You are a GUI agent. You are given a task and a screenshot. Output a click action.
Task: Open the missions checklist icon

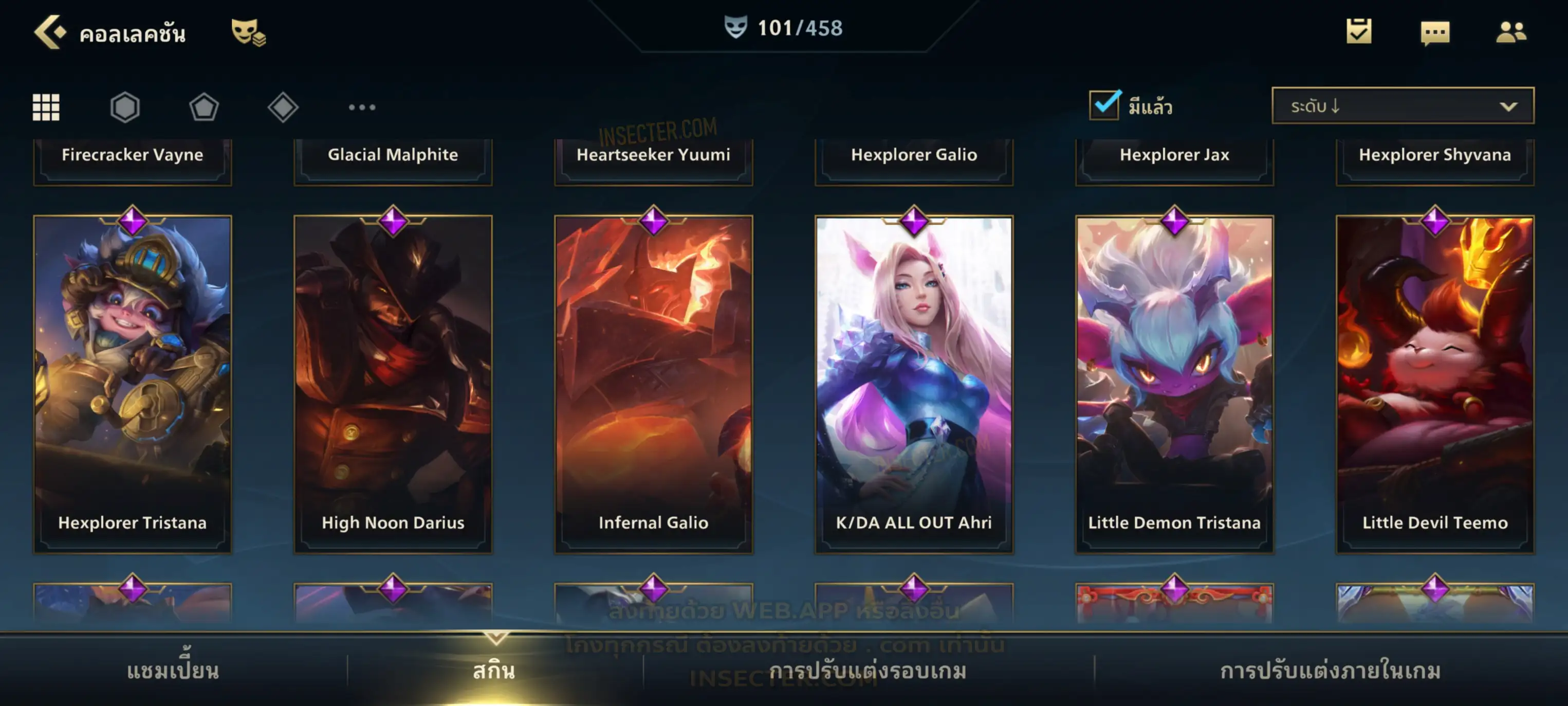(1358, 32)
